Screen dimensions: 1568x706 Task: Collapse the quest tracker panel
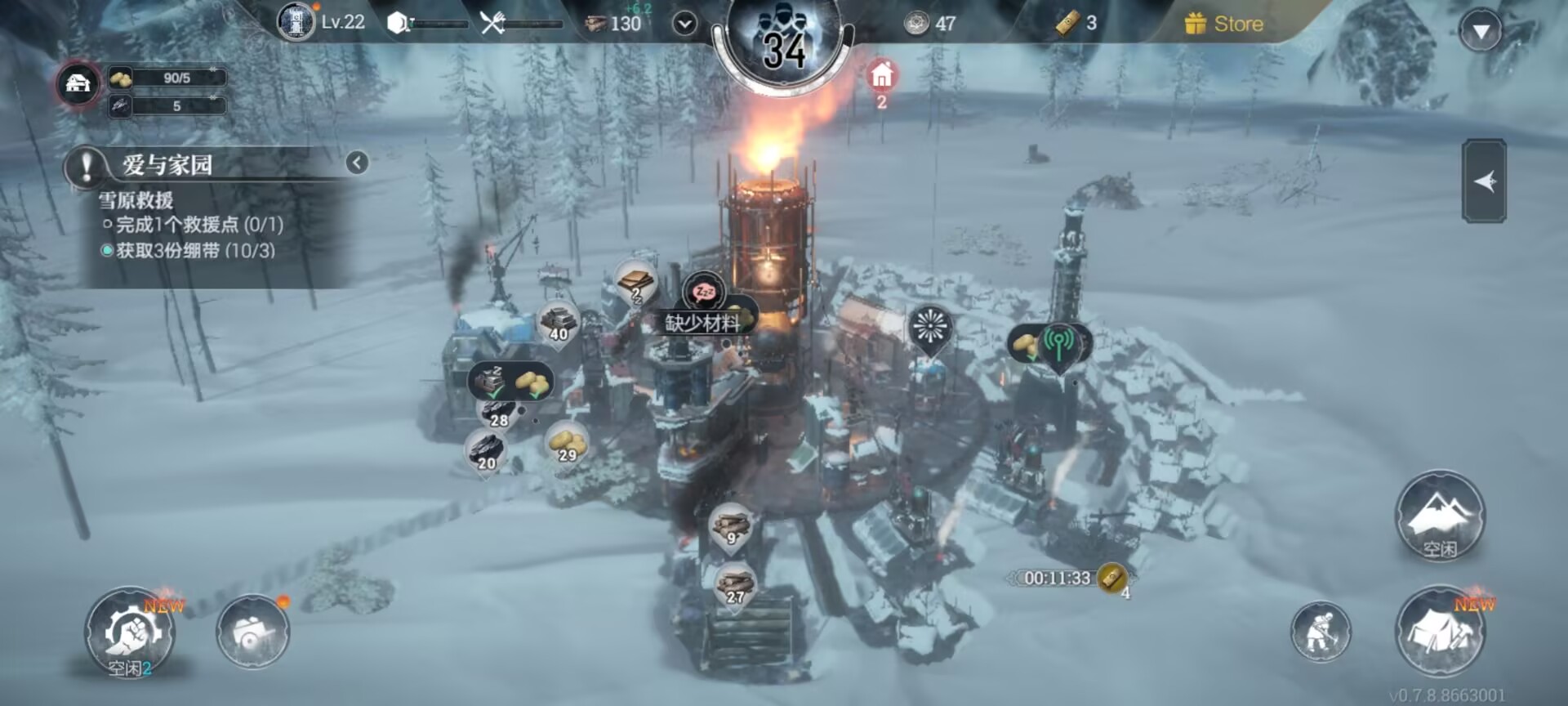(x=357, y=163)
